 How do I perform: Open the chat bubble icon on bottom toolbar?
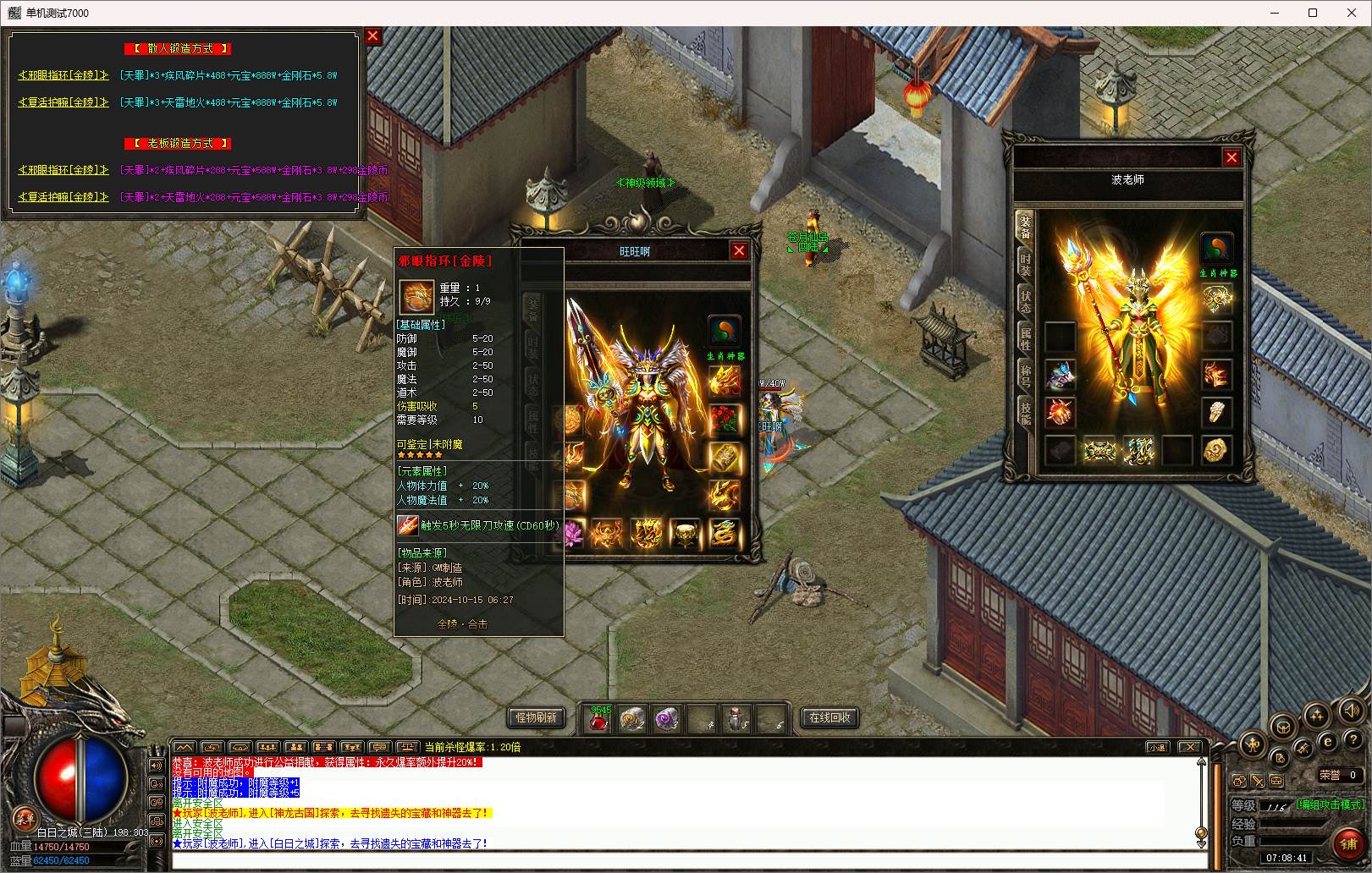(x=379, y=748)
